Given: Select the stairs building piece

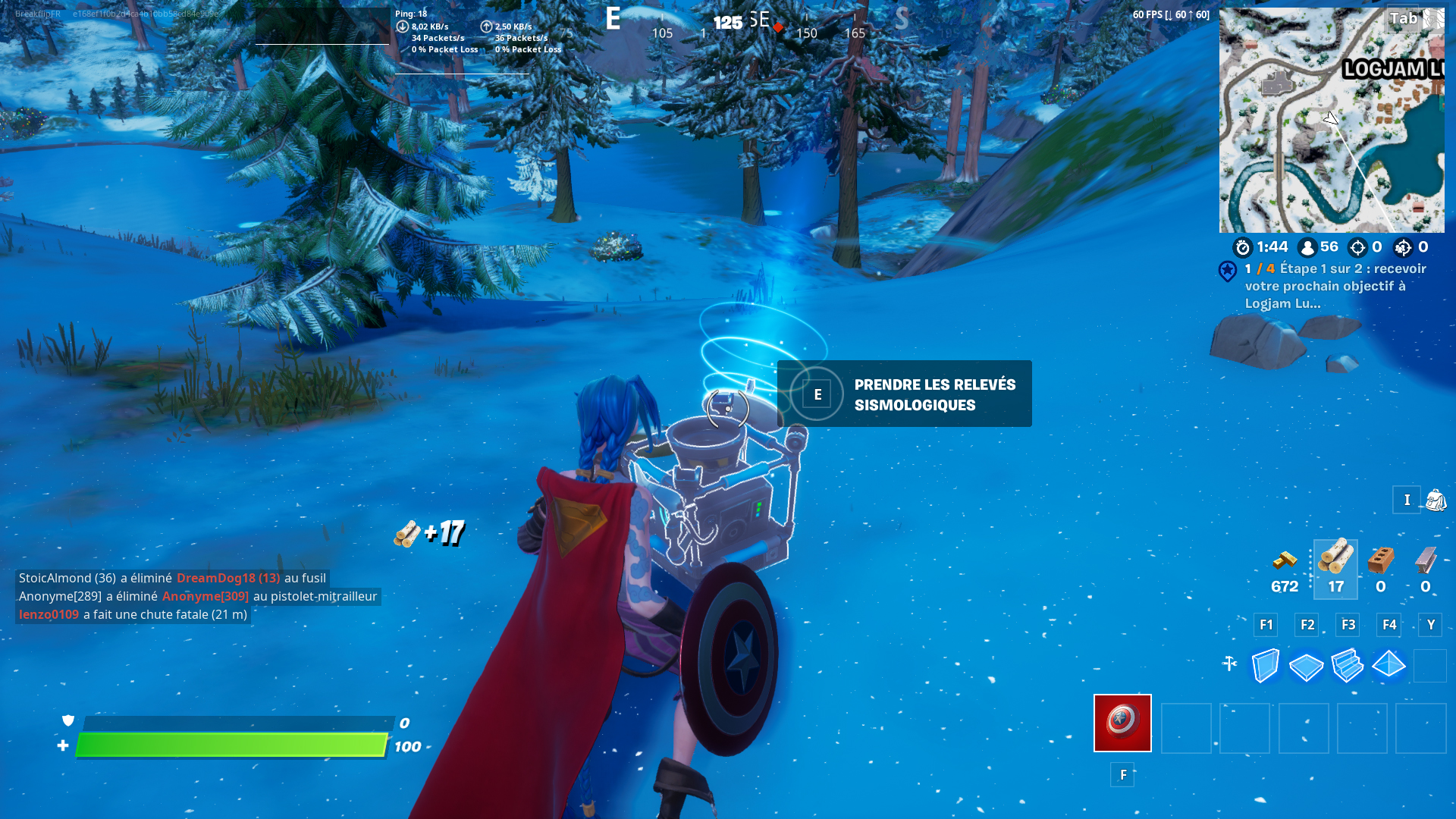Looking at the screenshot, I should [1348, 667].
